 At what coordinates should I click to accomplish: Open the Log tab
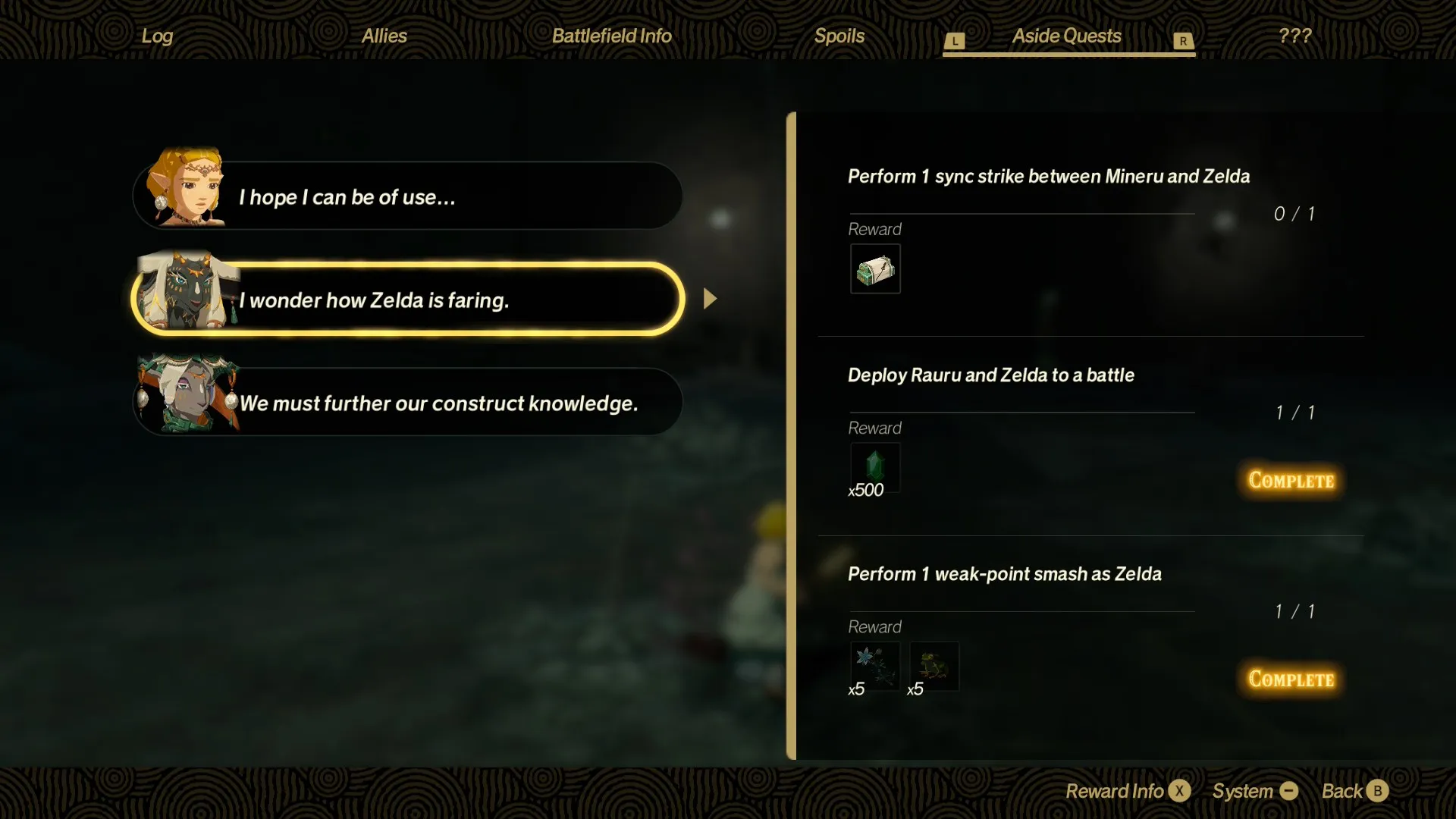click(x=155, y=35)
